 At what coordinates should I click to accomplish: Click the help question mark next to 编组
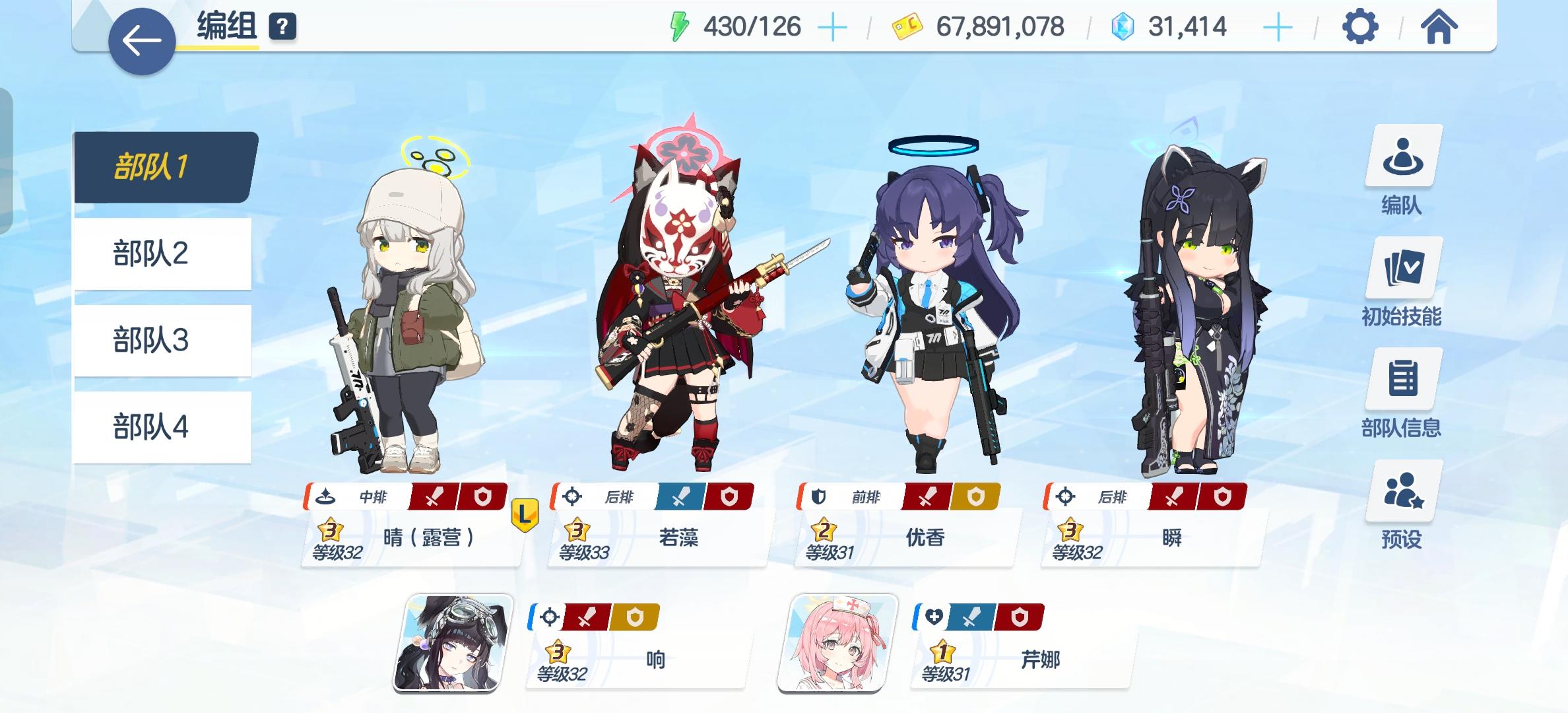(x=282, y=28)
